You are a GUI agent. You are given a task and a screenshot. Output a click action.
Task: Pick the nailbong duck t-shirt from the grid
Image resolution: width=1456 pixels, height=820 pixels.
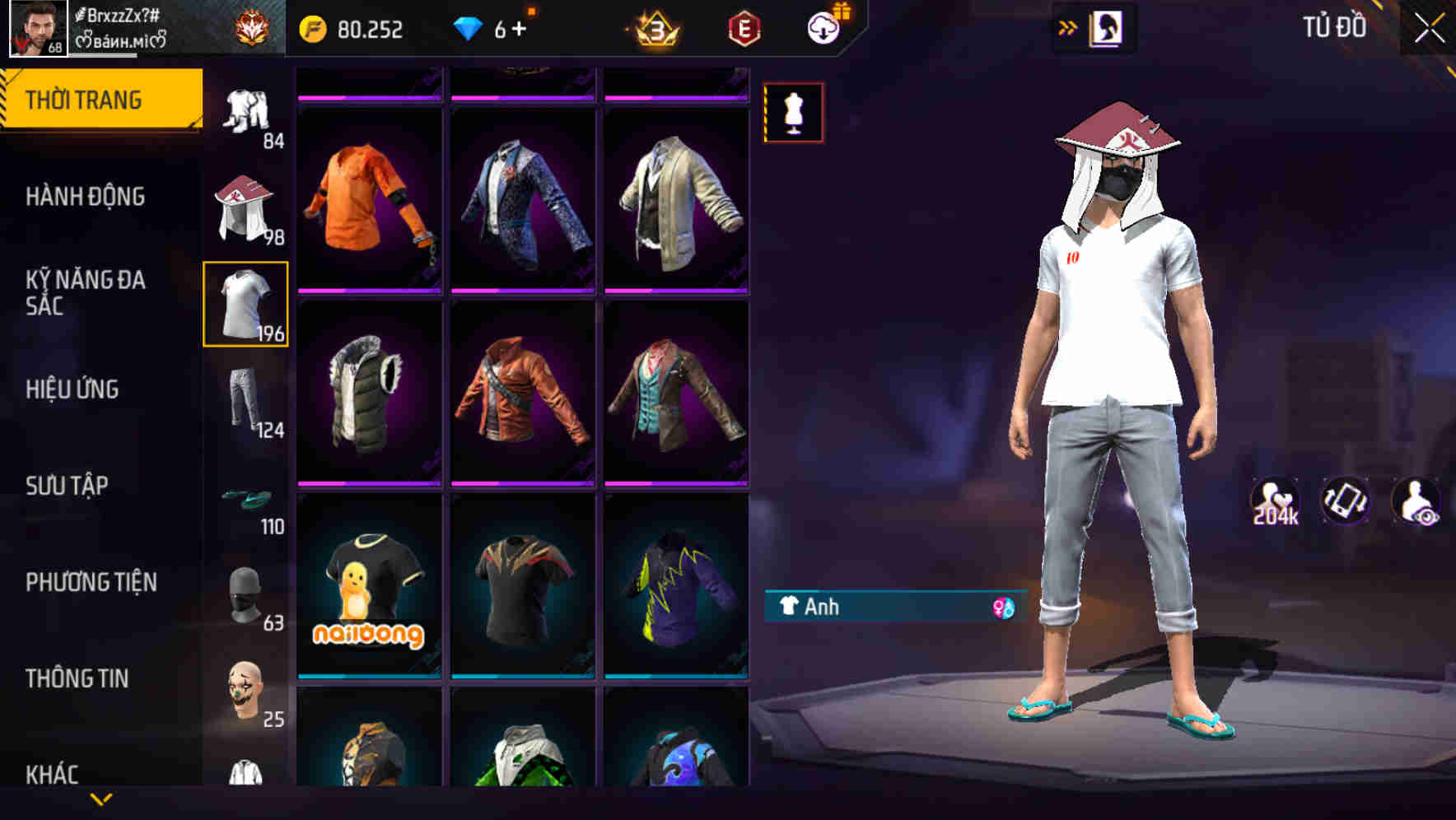coord(369,597)
